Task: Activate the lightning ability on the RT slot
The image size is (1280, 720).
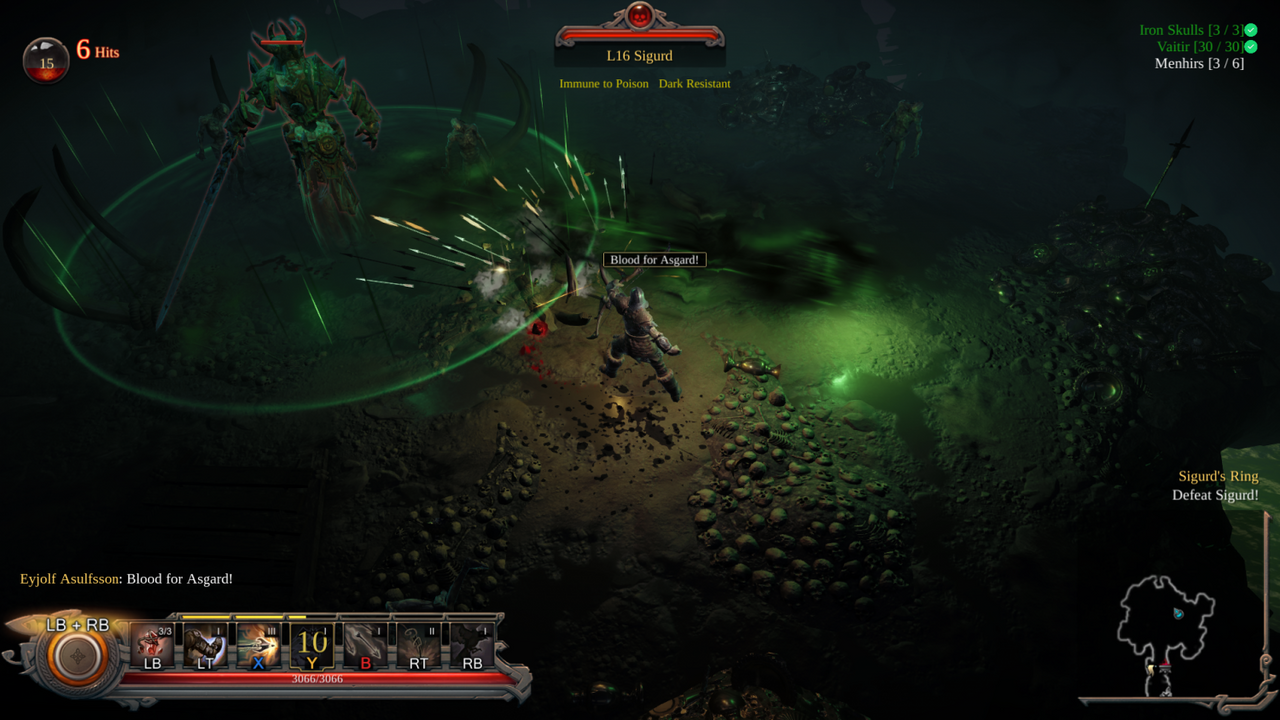Action: tap(419, 640)
